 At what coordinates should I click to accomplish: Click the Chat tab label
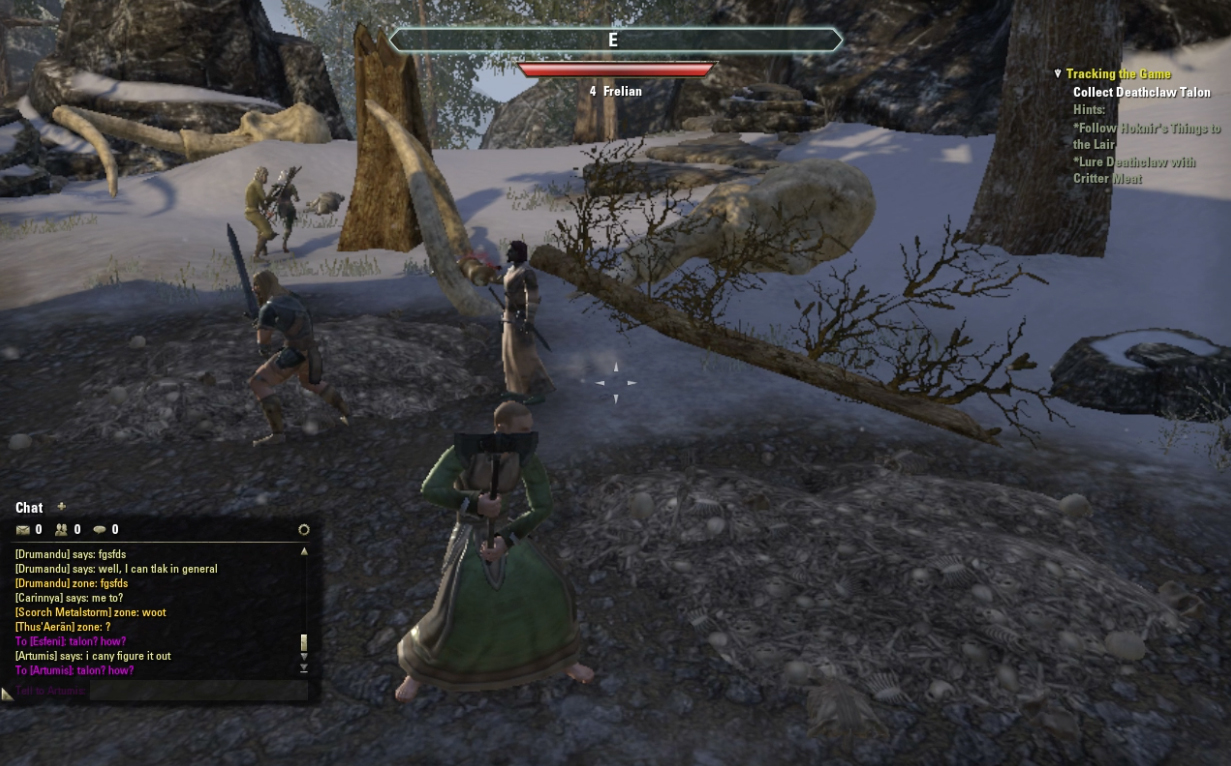[x=29, y=508]
